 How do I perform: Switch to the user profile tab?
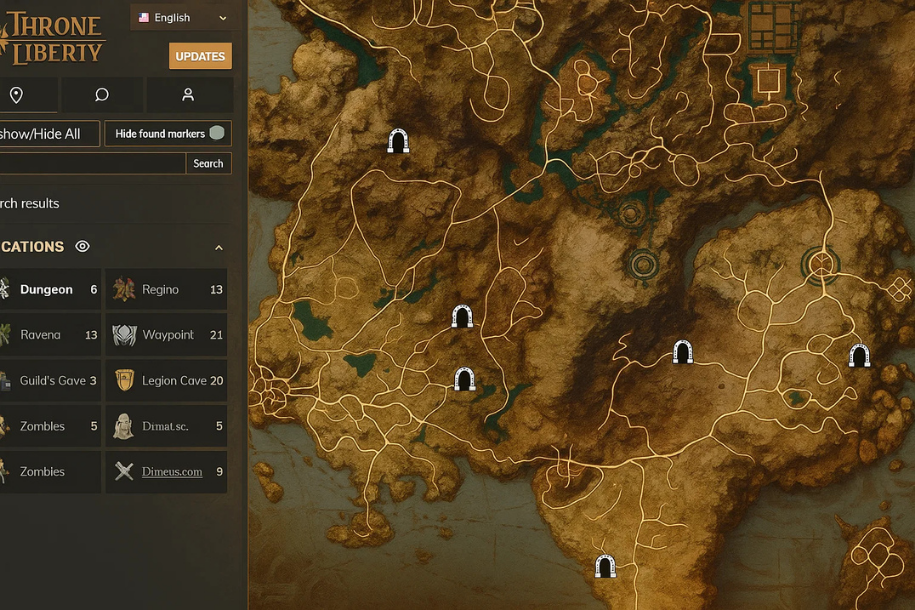tap(188, 95)
